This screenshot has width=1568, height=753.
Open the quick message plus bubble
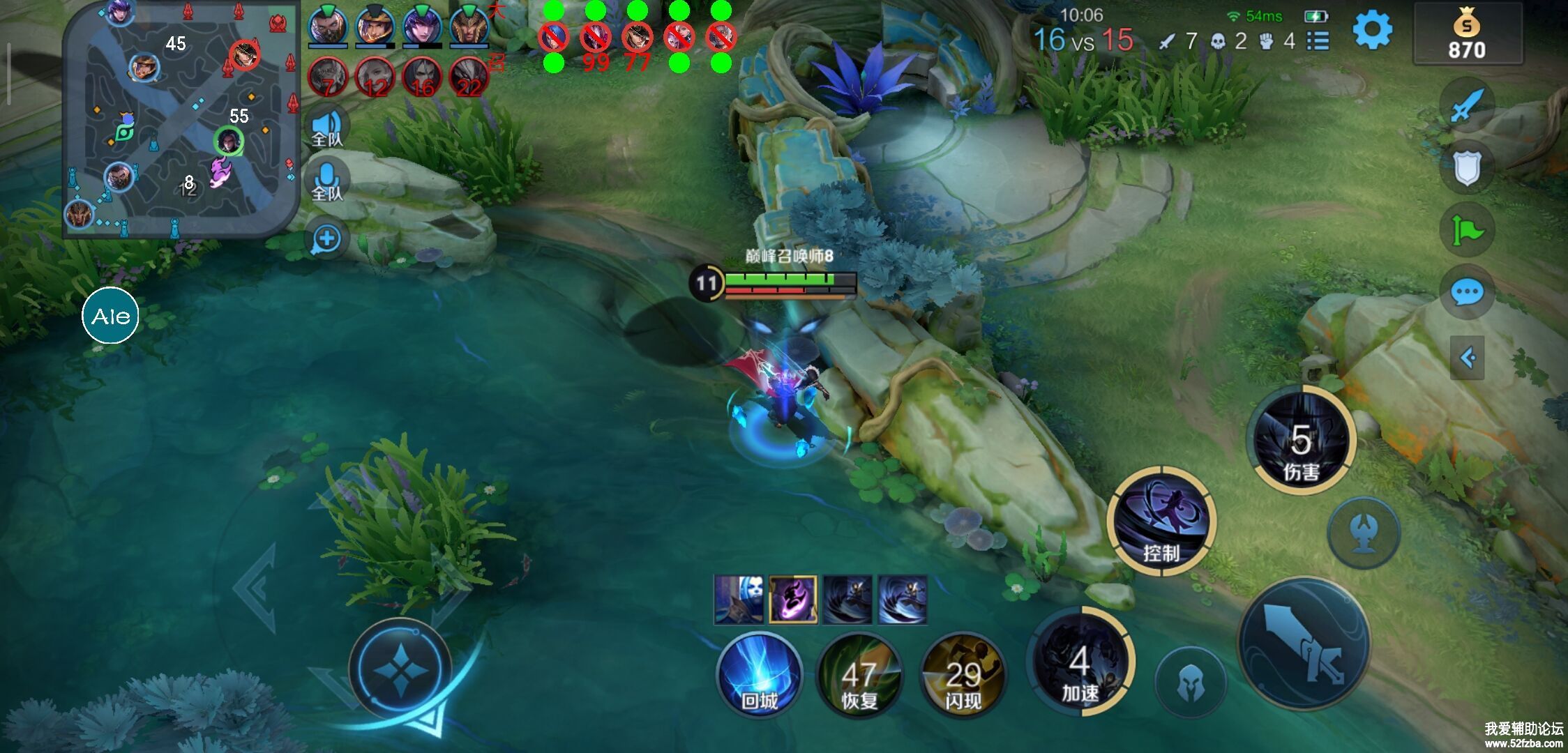pos(326,239)
